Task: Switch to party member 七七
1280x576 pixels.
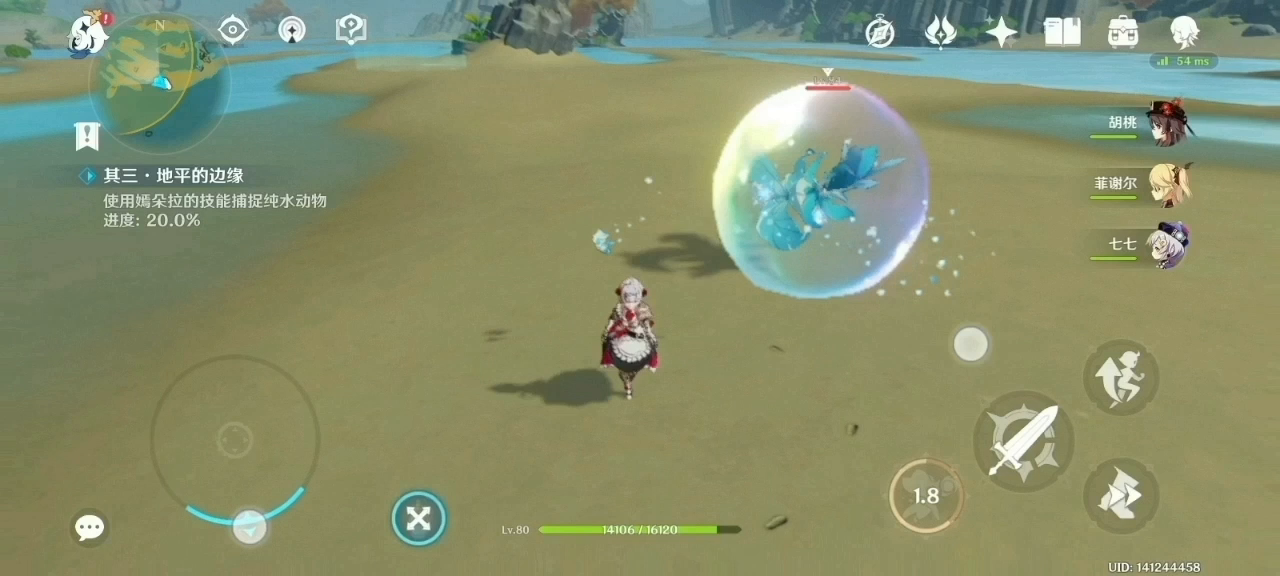Action: point(1168,244)
